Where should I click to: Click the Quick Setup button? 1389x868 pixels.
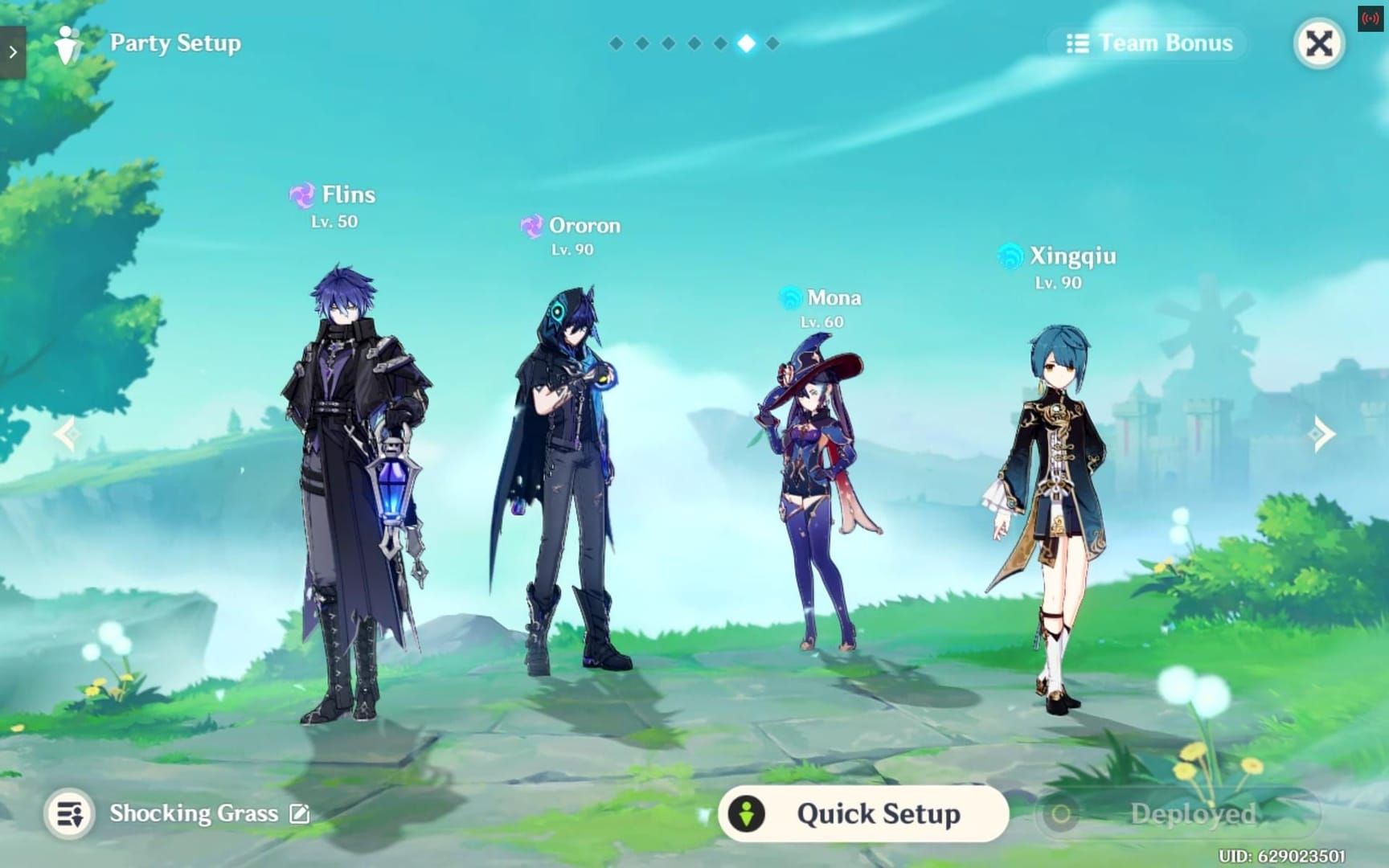pyautogui.click(x=862, y=814)
